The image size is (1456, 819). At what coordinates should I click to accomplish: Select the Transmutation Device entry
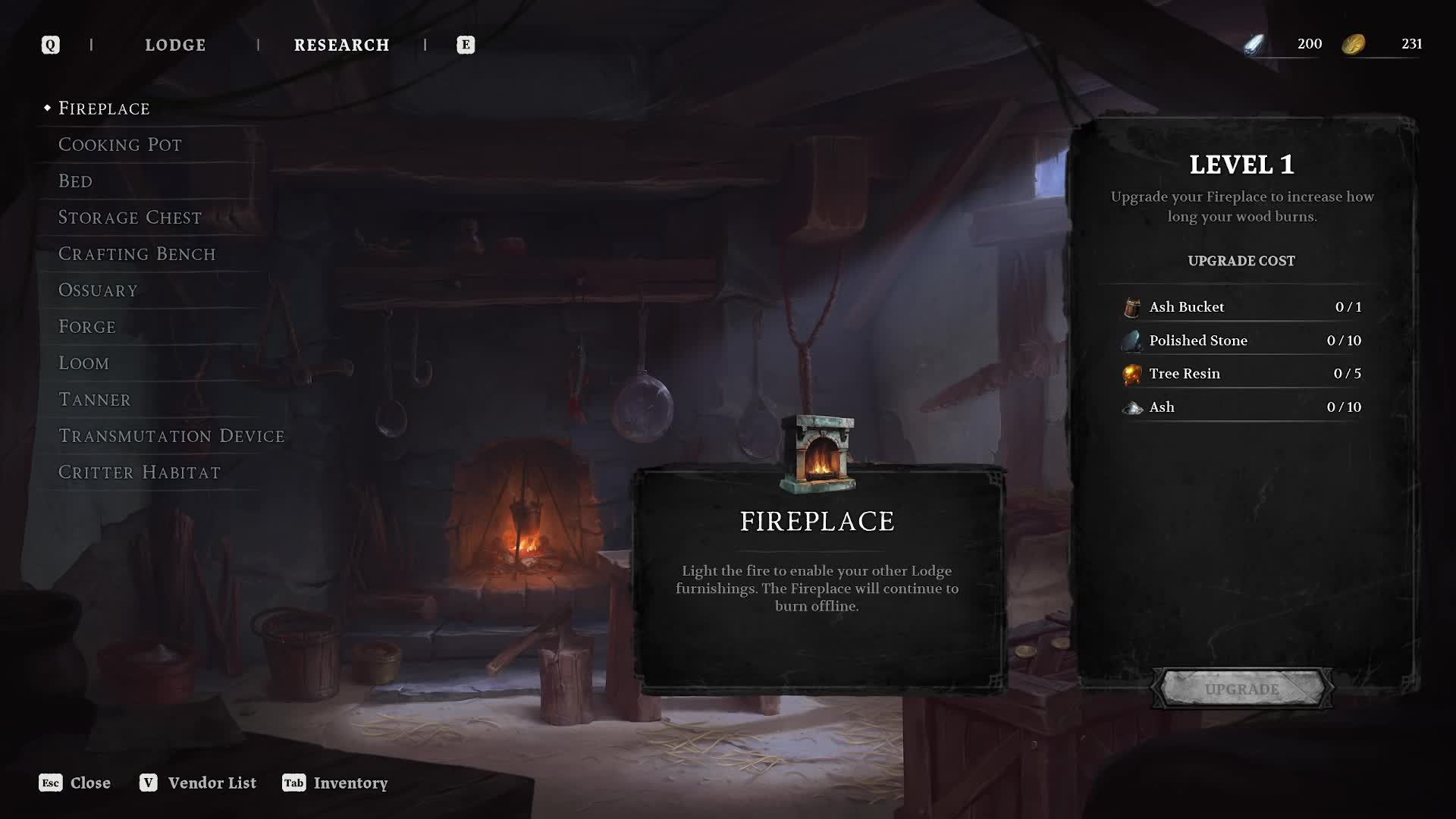click(x=171, y=436)
